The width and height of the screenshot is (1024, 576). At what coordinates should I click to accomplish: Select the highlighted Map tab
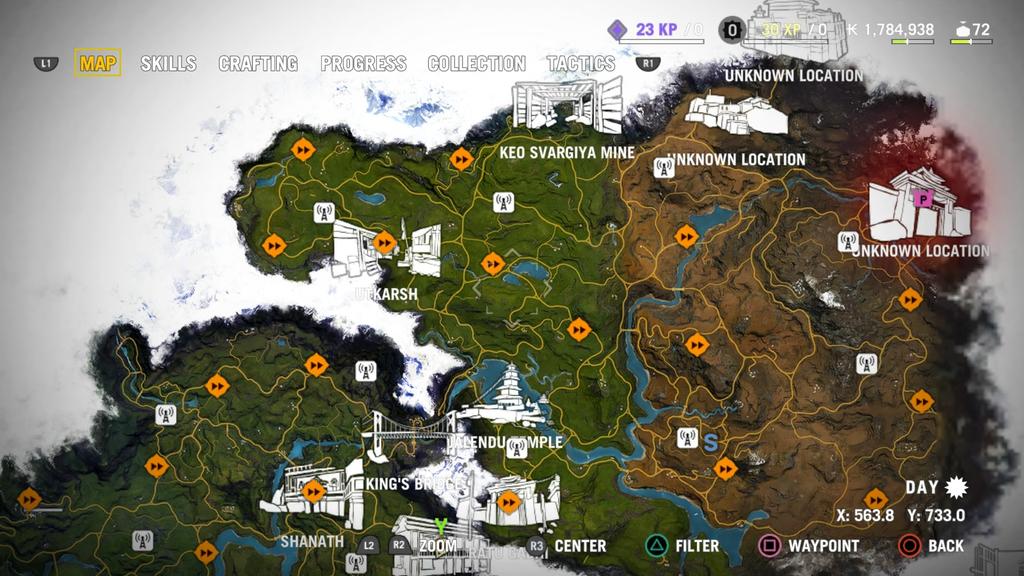(98, 64)
